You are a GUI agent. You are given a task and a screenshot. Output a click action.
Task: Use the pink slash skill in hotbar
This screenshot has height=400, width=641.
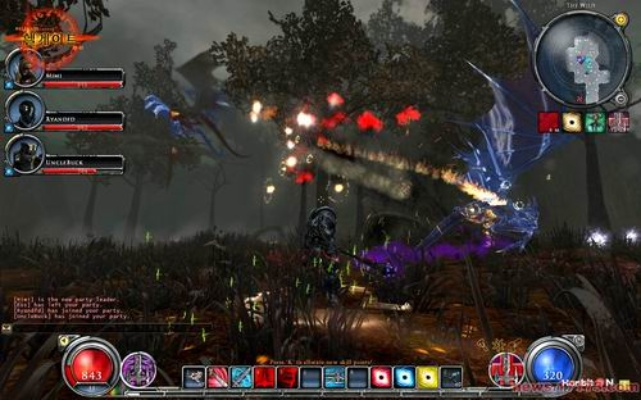(x=218, y=378)
